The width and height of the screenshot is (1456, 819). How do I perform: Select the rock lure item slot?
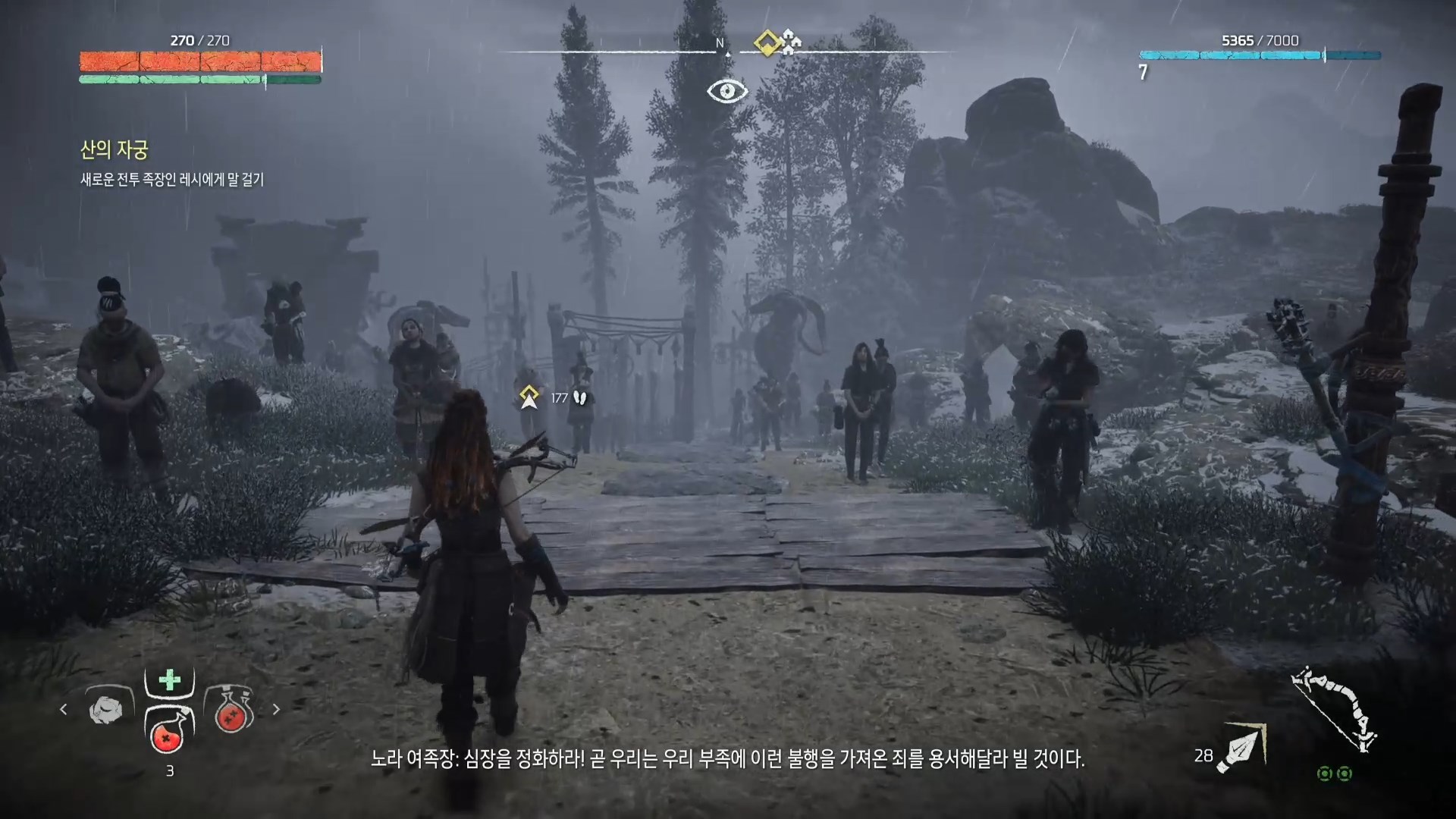(x=106, y=709)
